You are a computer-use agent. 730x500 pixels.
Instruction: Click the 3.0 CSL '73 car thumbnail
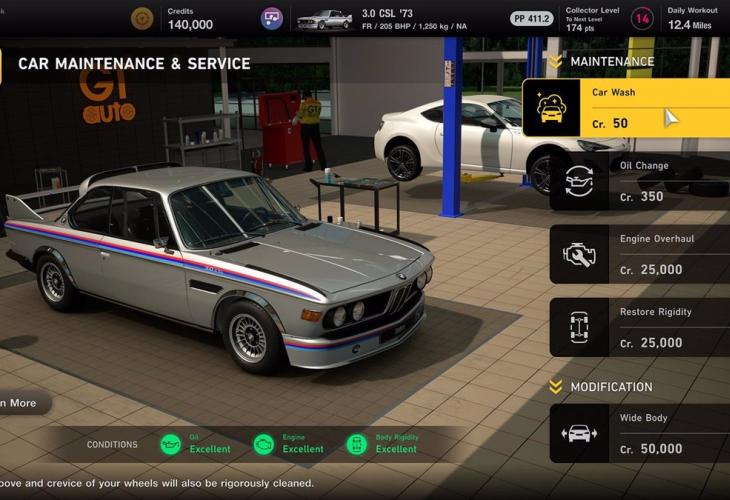324,19
